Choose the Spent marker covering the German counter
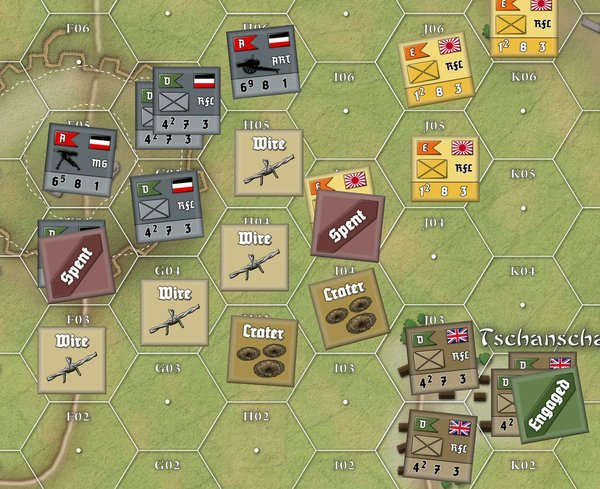Screen dimensions: 600x489 coord(77,263)
